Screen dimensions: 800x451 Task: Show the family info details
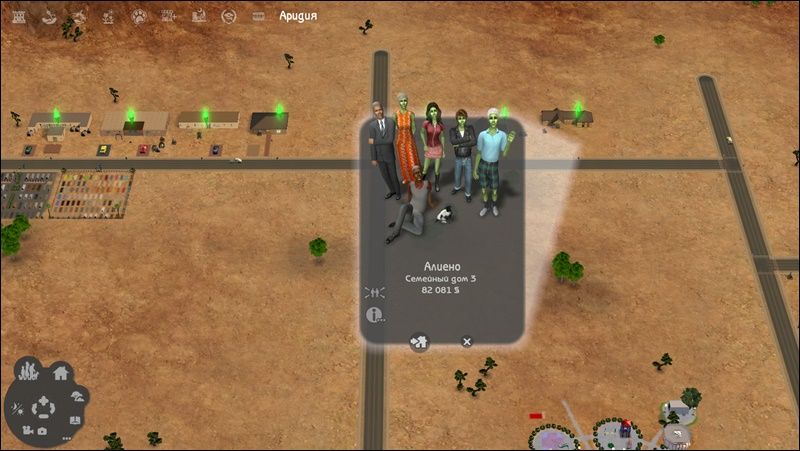click(376, 315)
